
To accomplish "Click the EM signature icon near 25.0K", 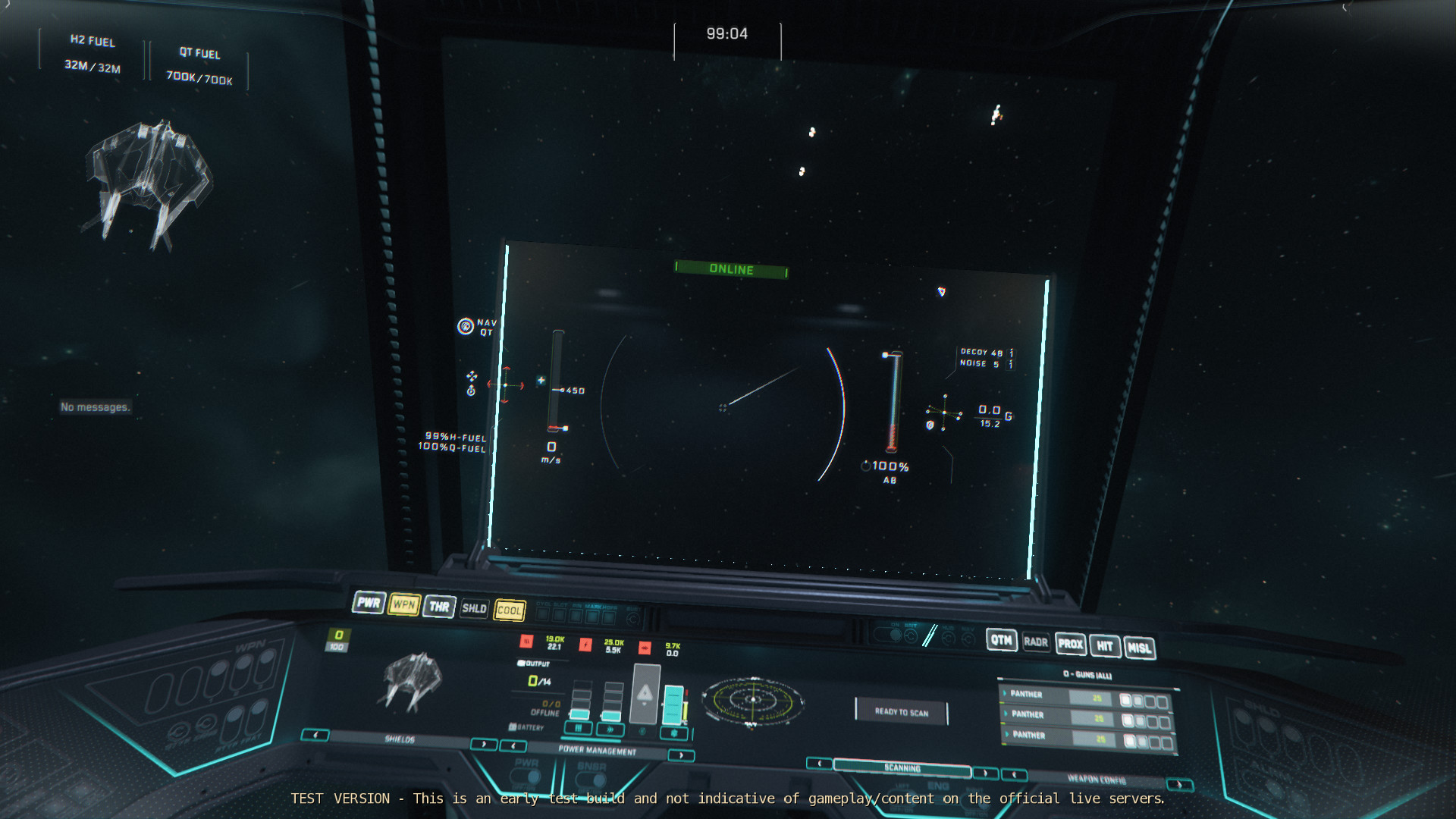I will (585, 645).
